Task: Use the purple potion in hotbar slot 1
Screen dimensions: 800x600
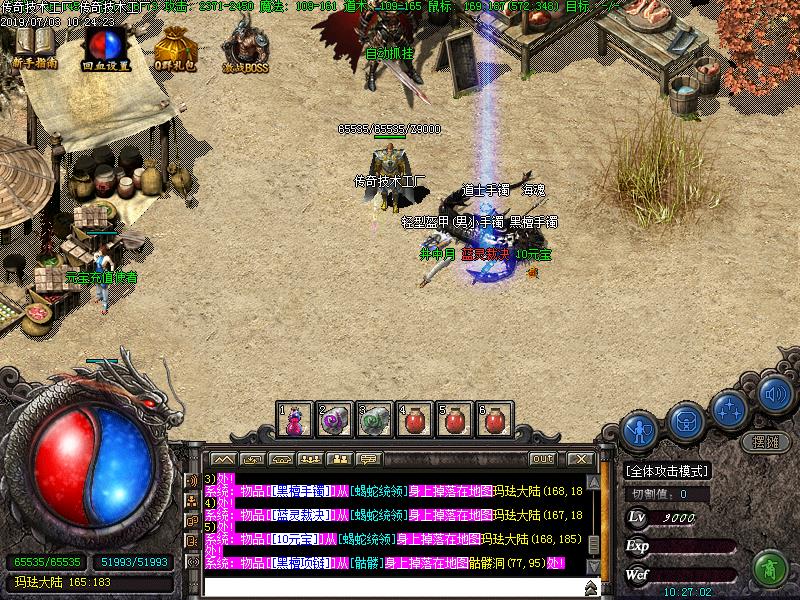Action: coord(295,420)
